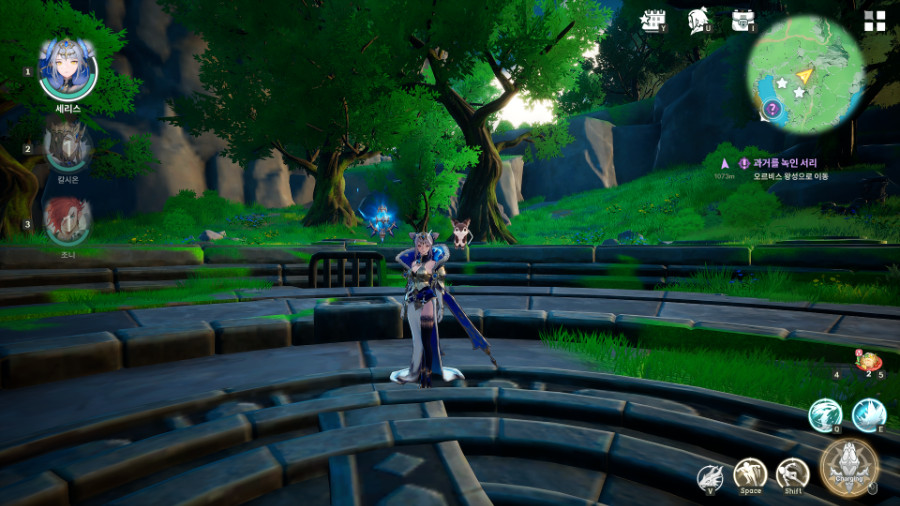Open the backpack inventory icon

click(743, 21)
